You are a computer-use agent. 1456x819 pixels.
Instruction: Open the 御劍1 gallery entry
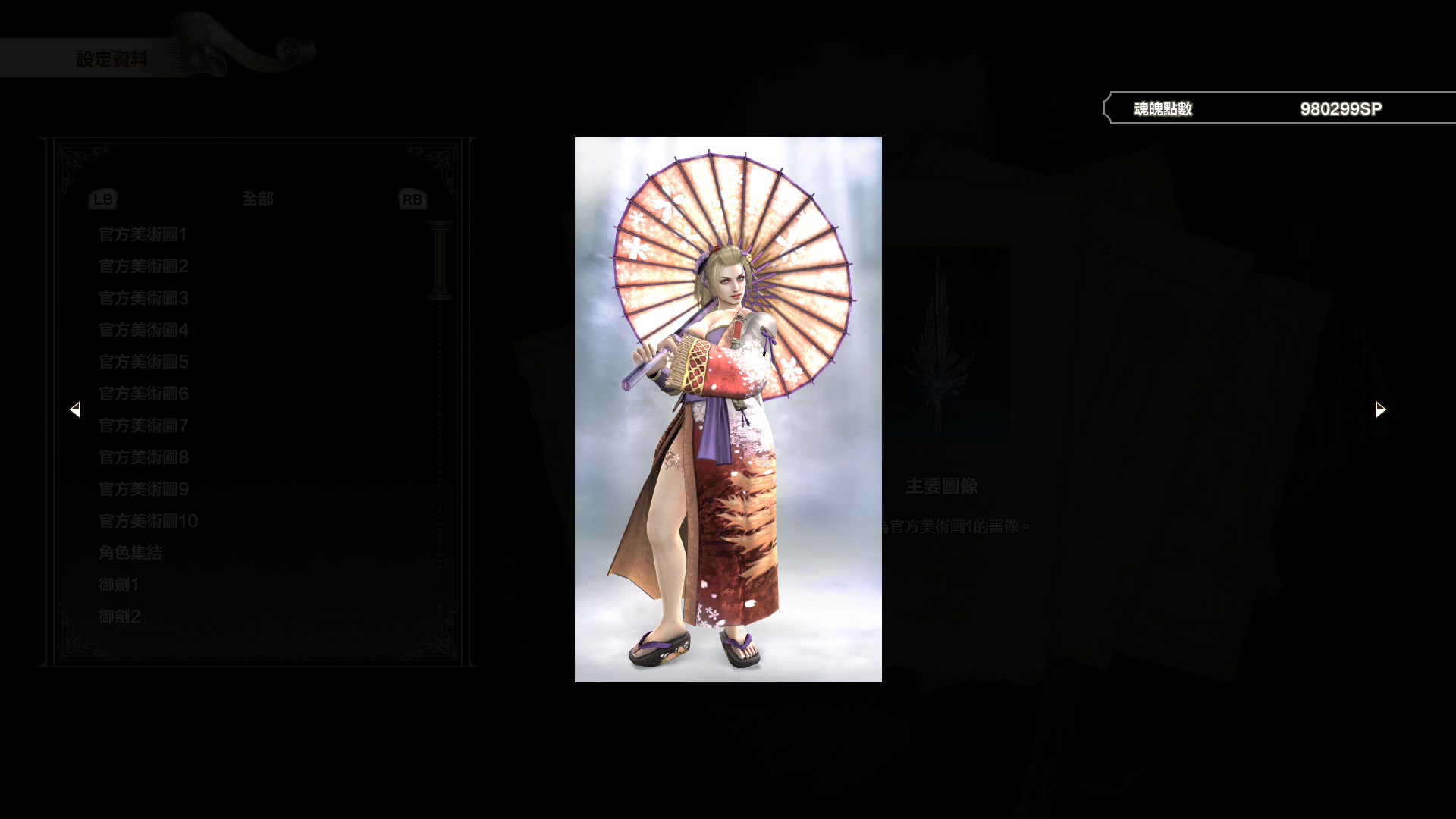pyautogui.click(x=119, y=585)
